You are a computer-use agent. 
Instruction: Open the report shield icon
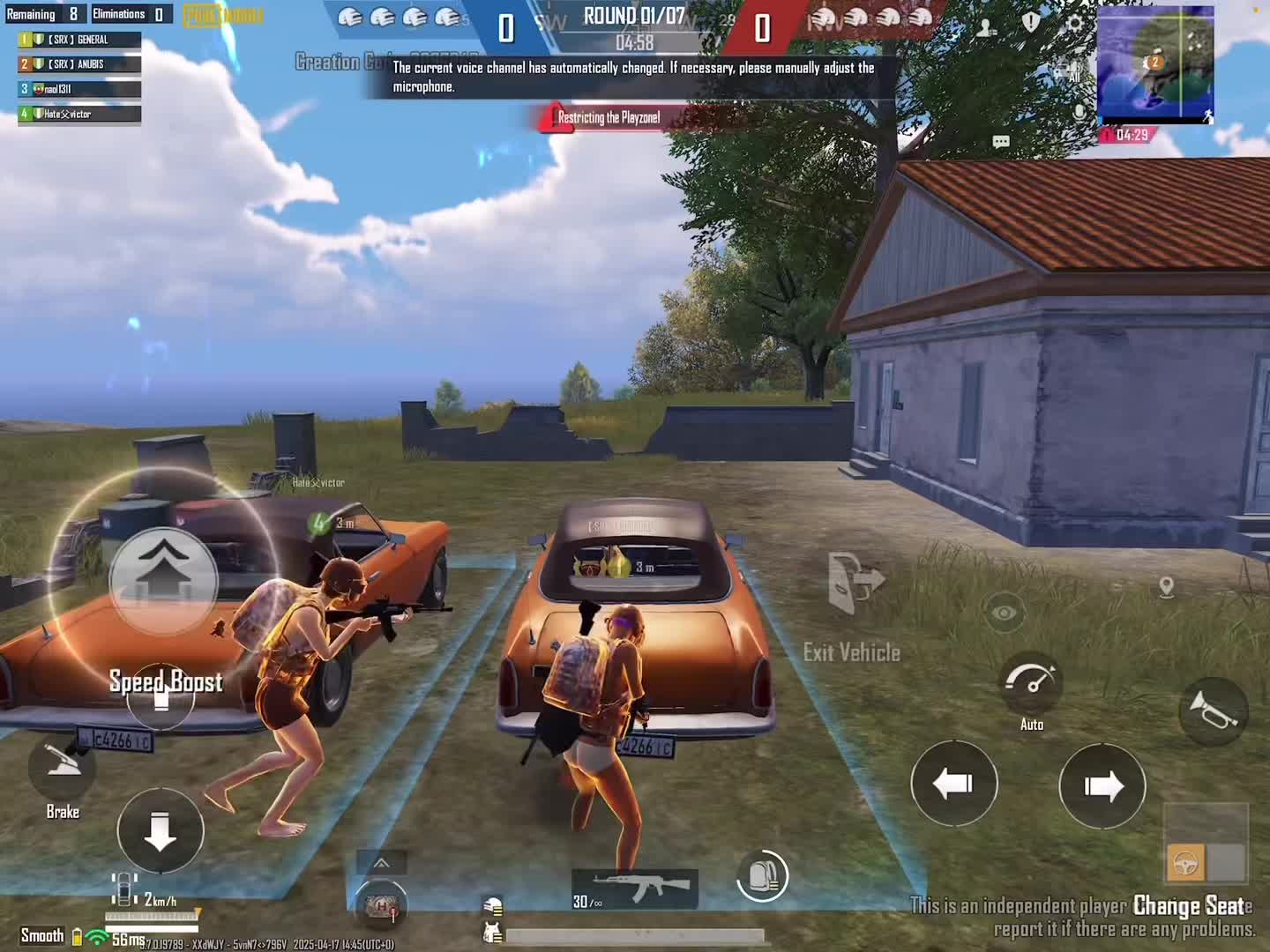[x=1030, y=22]
